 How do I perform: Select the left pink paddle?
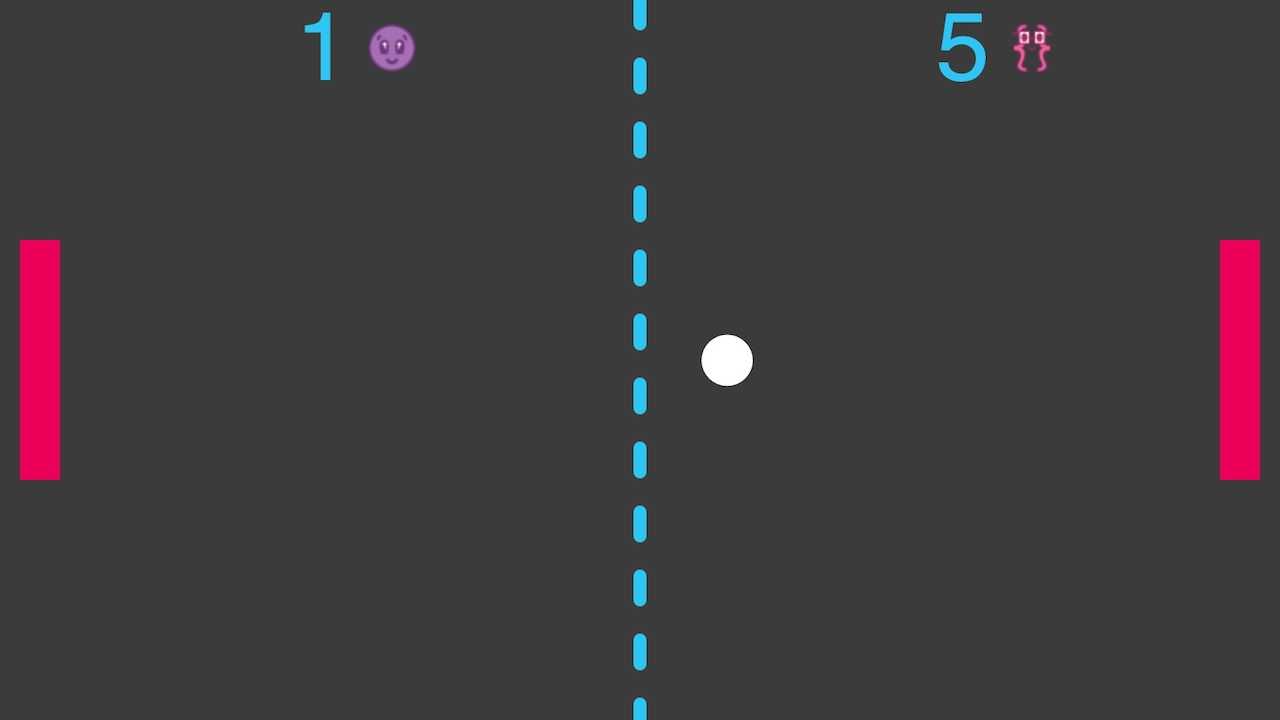(40, 360)
